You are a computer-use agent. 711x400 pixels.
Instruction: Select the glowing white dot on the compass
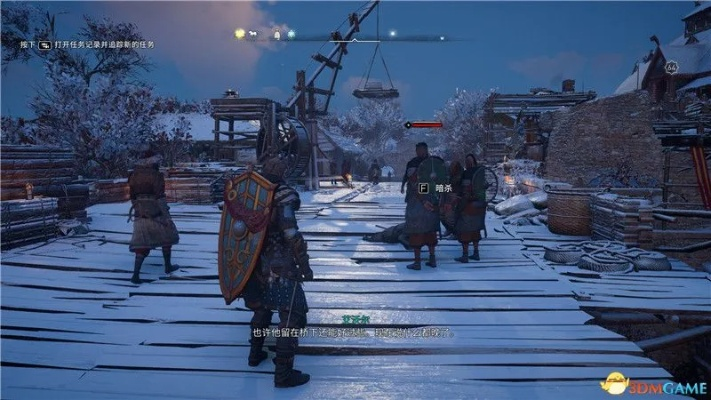(391, 34)
